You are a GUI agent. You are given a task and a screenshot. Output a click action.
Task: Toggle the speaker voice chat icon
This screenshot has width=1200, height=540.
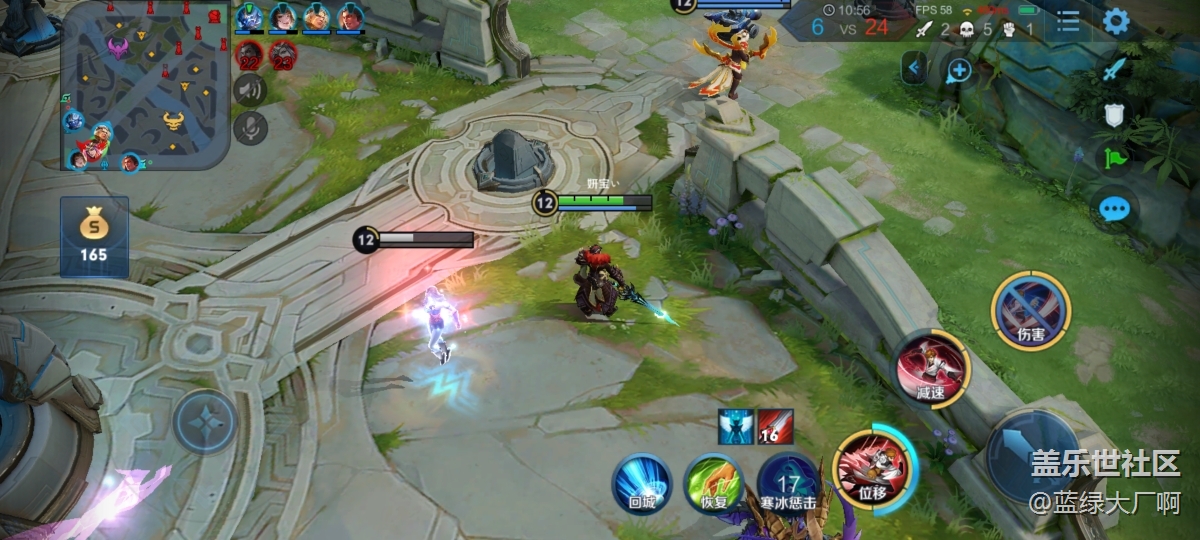click(250, 90)
